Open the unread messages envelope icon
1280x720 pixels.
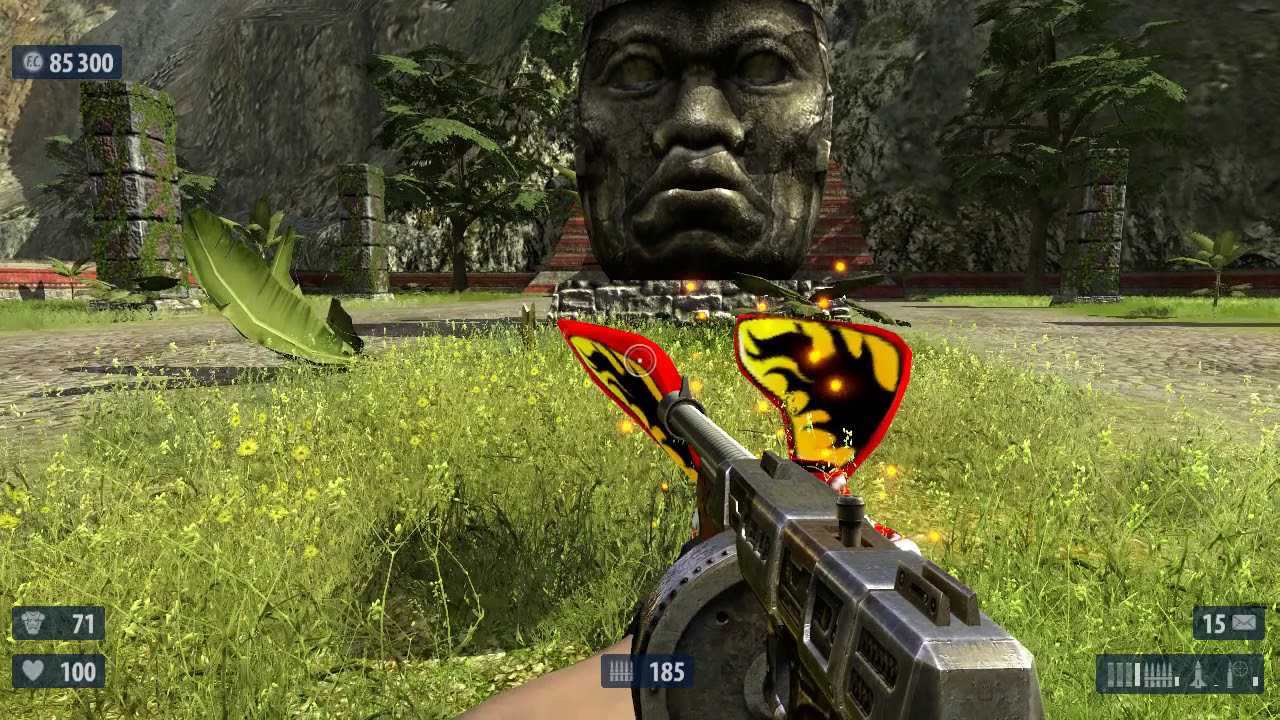[x=1244, y=624]
